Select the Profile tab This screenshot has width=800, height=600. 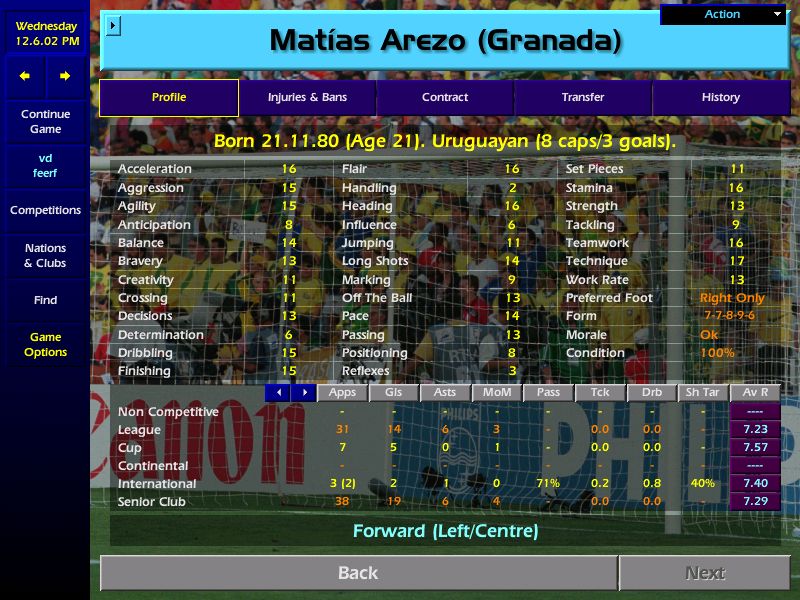[169, 97]
